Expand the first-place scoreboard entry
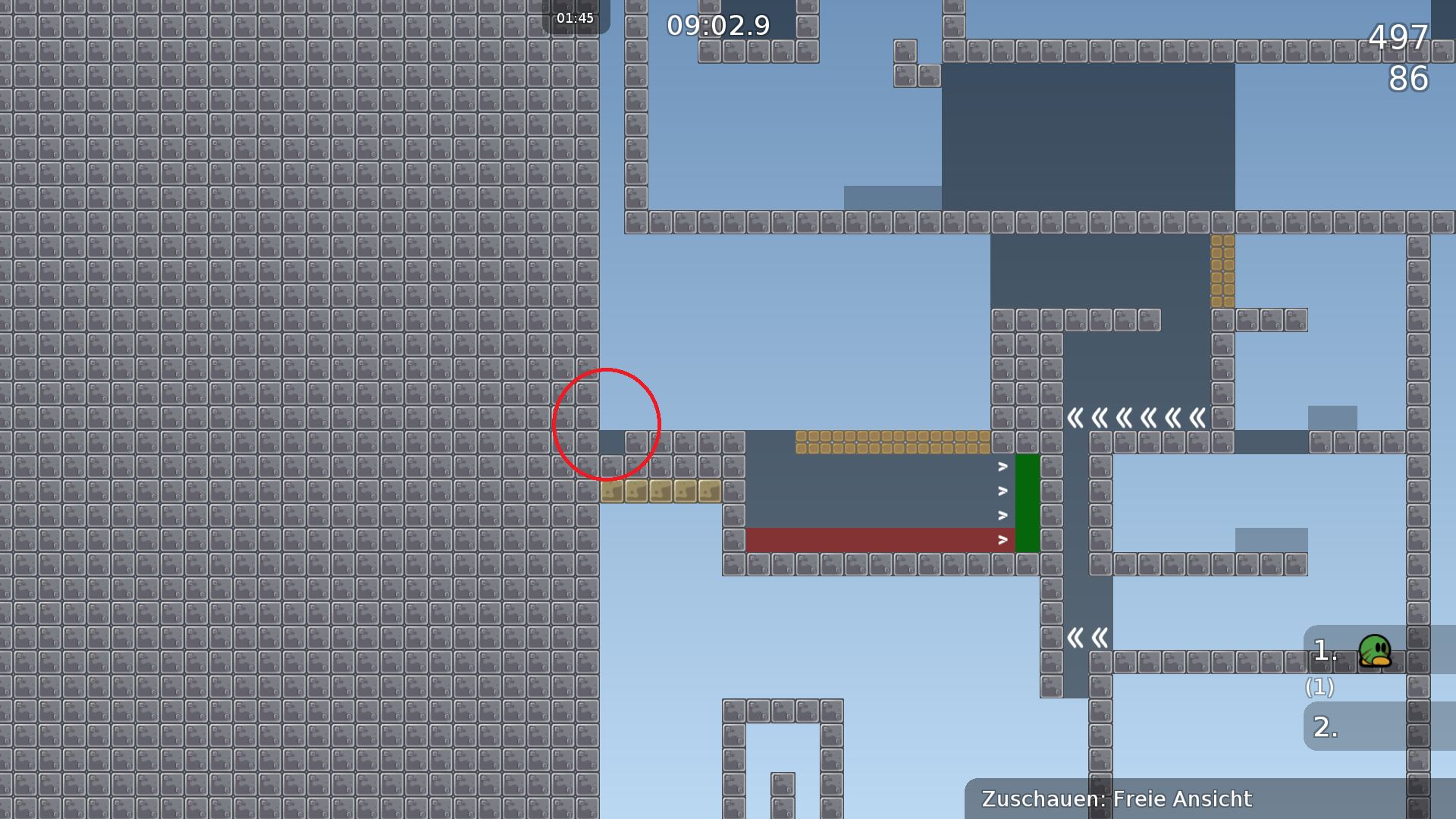The image size is (1456, 819). (1323, 651)
